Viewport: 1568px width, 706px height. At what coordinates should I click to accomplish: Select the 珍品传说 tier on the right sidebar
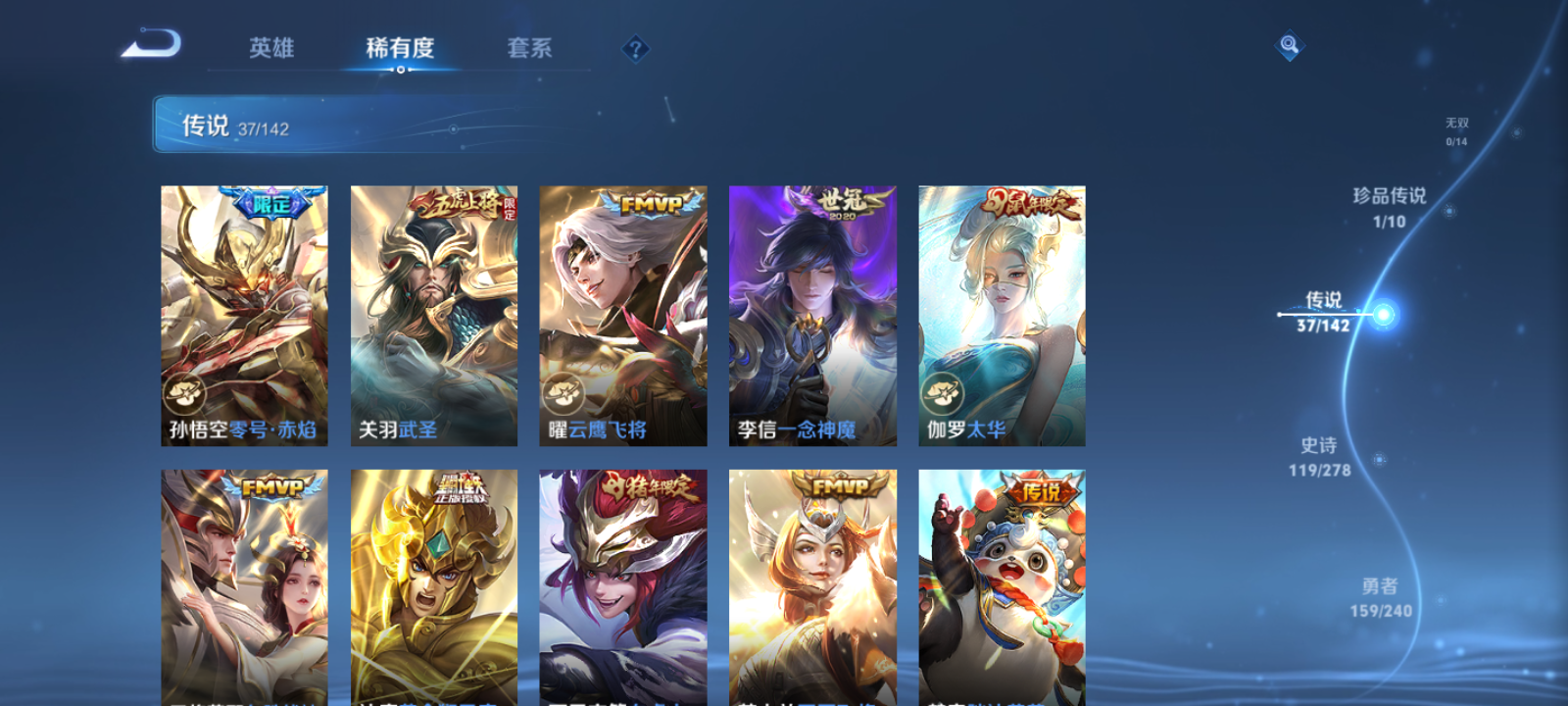click(1388, 196)
